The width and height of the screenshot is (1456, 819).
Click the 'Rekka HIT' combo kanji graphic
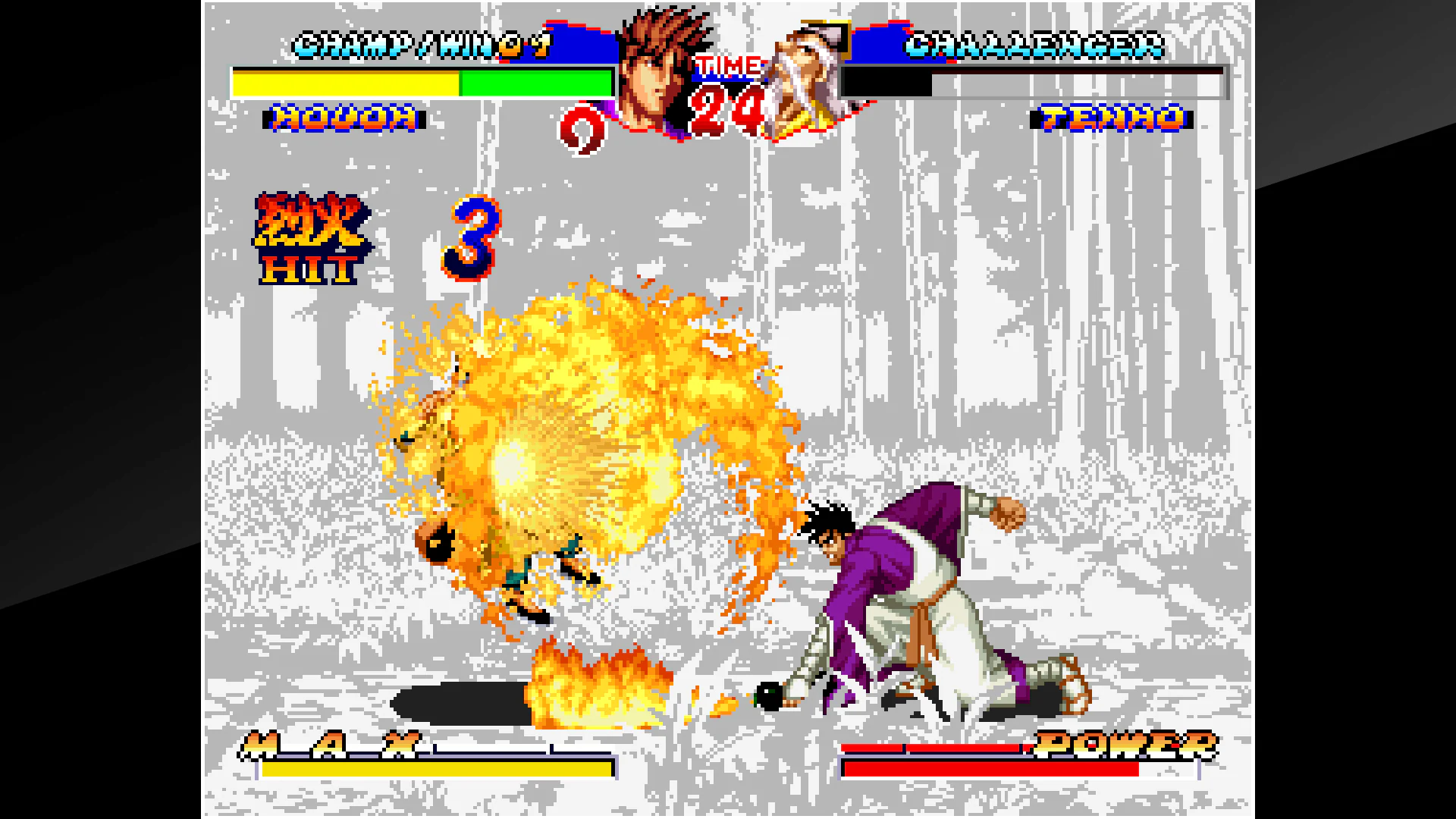tap(311, 235)
